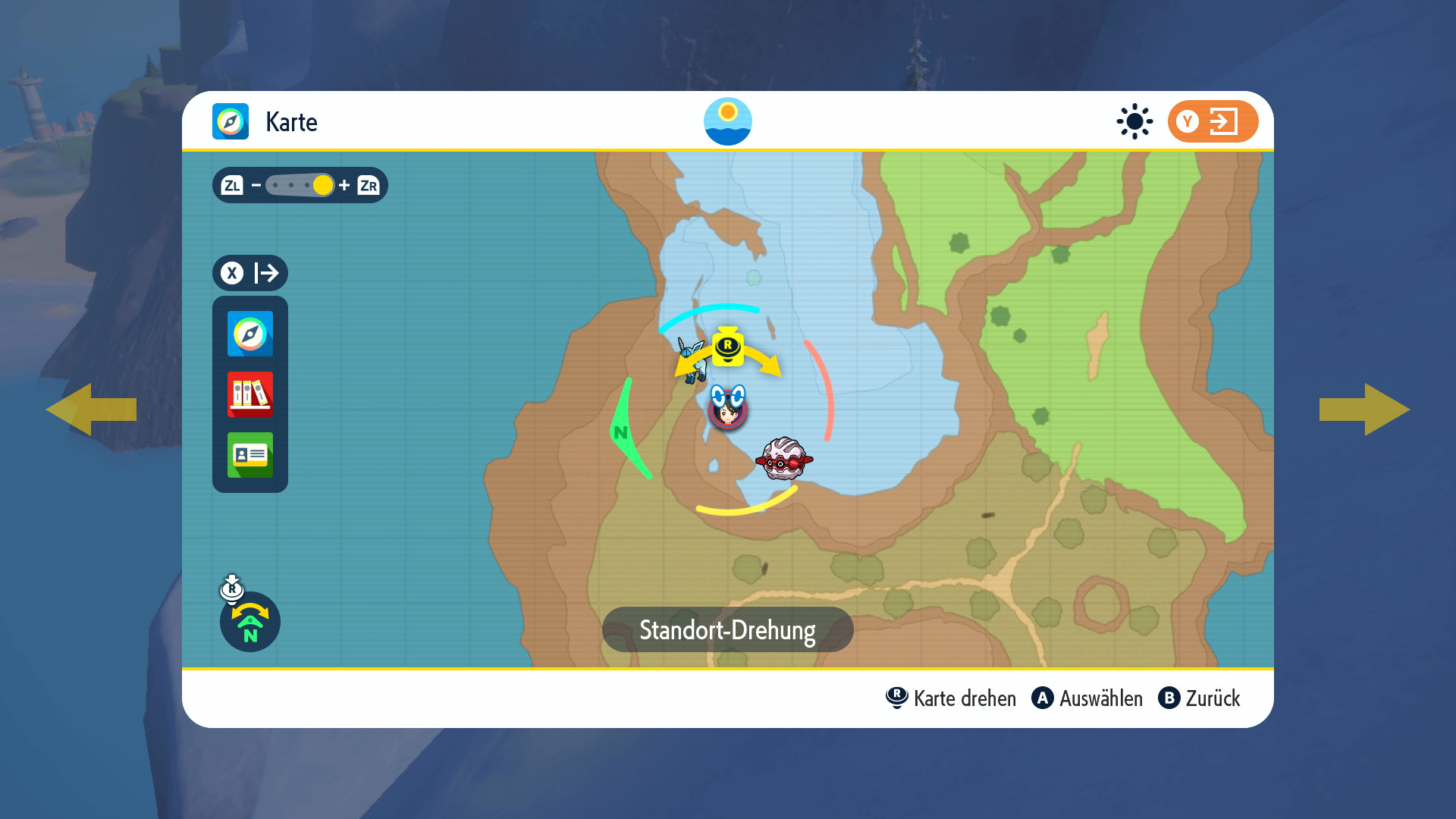Click the daytime sun-over-water indicator
This screenshot has height=819, width=1456.
(727, 121)
